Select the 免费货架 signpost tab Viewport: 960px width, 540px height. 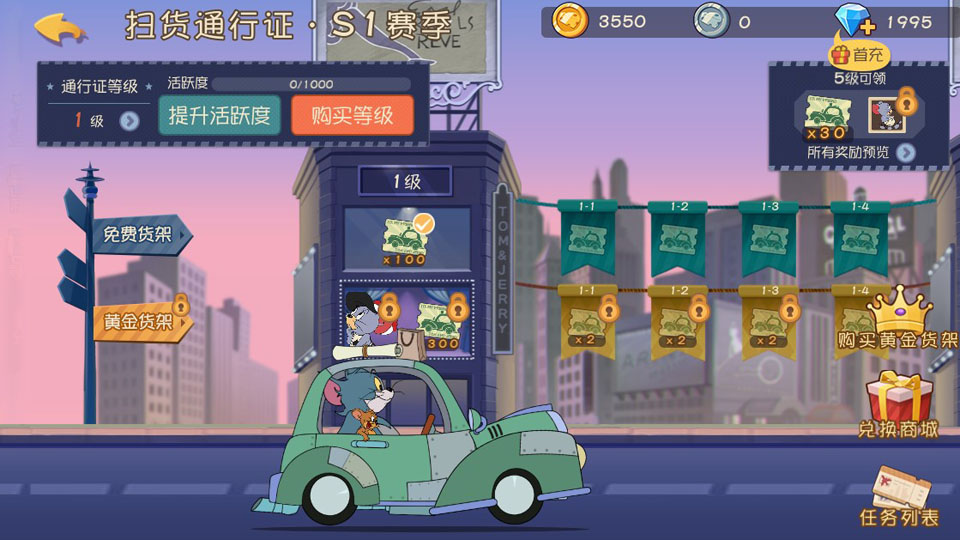[x=138, y=235]
